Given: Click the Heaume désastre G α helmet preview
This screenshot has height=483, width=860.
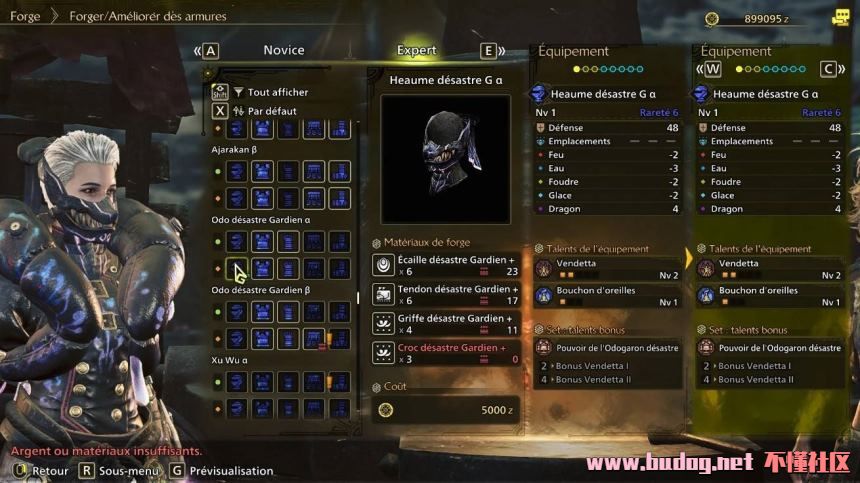Looking at the screenshot, I should [x=446, y=159].
